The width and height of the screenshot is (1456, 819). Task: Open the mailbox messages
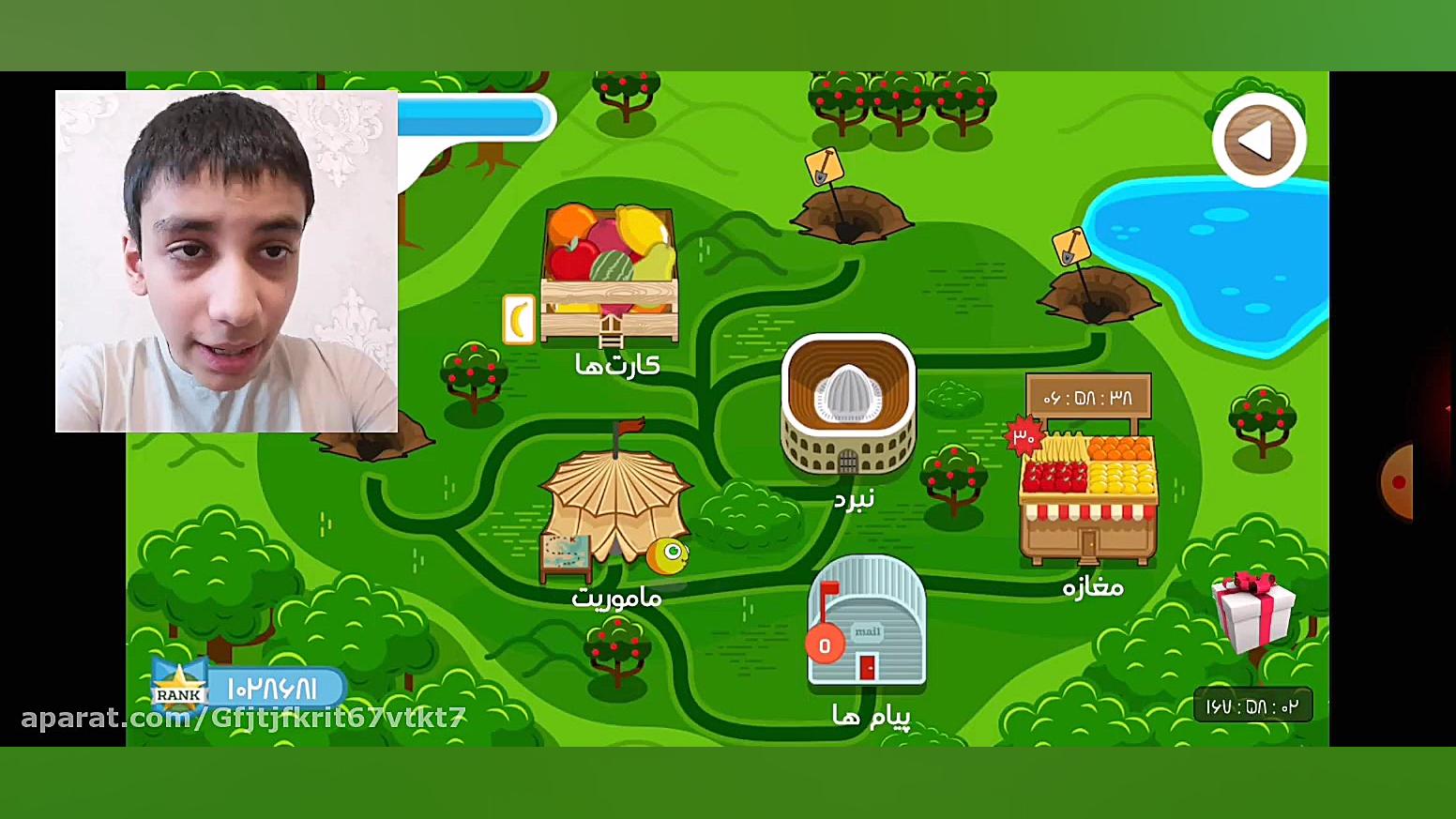tap(867, 621)
